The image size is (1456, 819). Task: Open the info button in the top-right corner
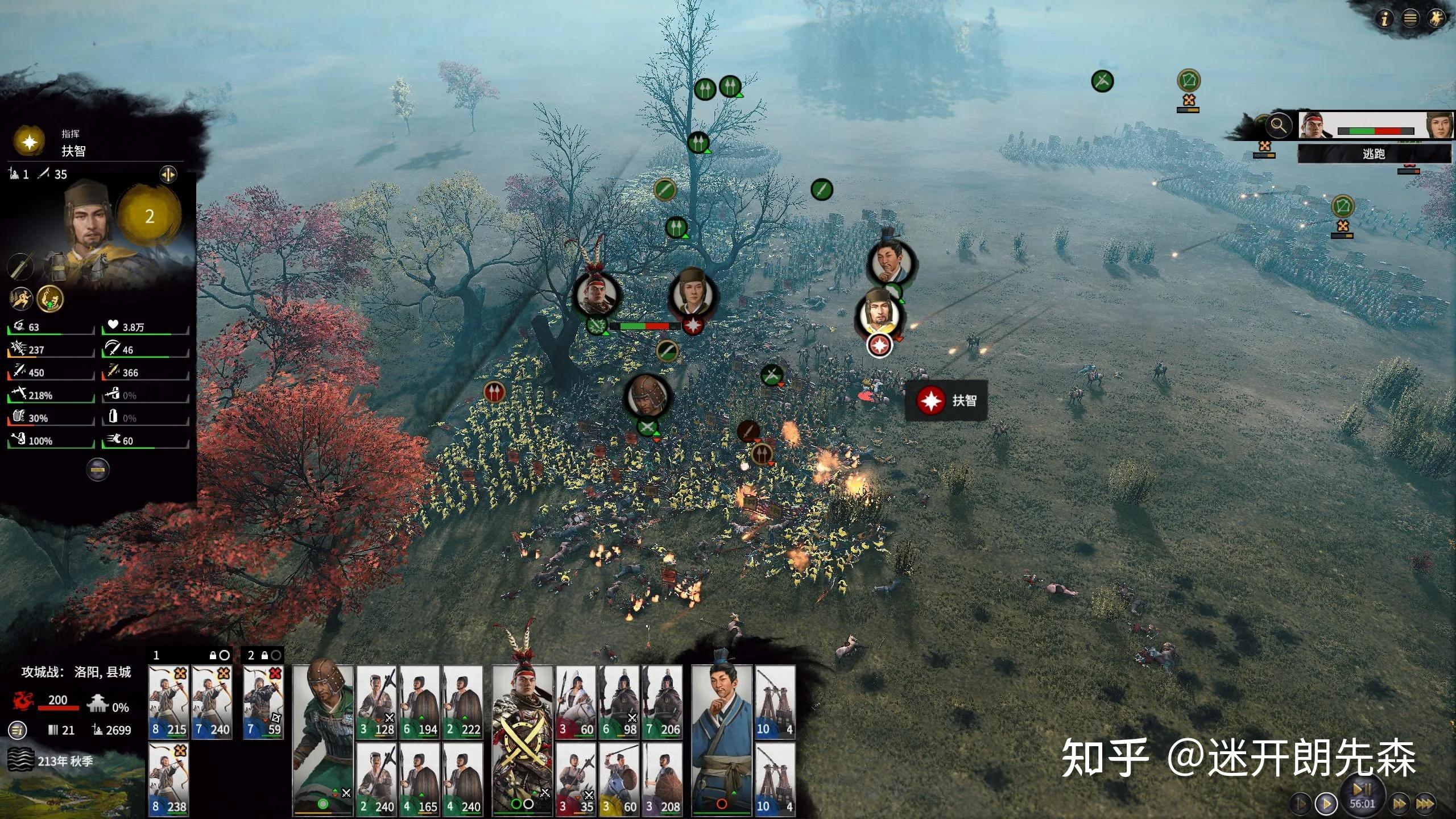1385,19
